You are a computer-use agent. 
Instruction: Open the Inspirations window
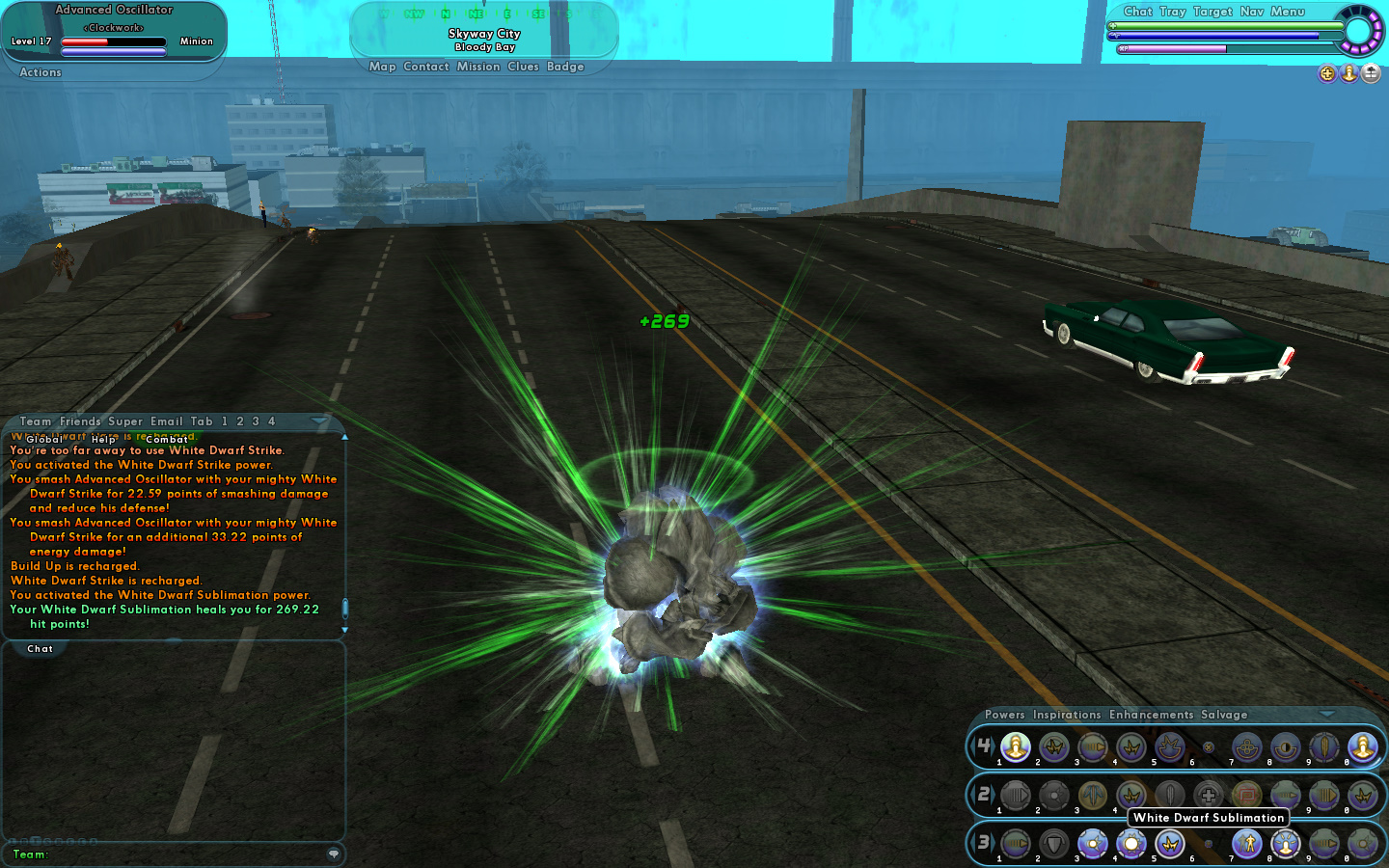click(x=1066, y=715)
